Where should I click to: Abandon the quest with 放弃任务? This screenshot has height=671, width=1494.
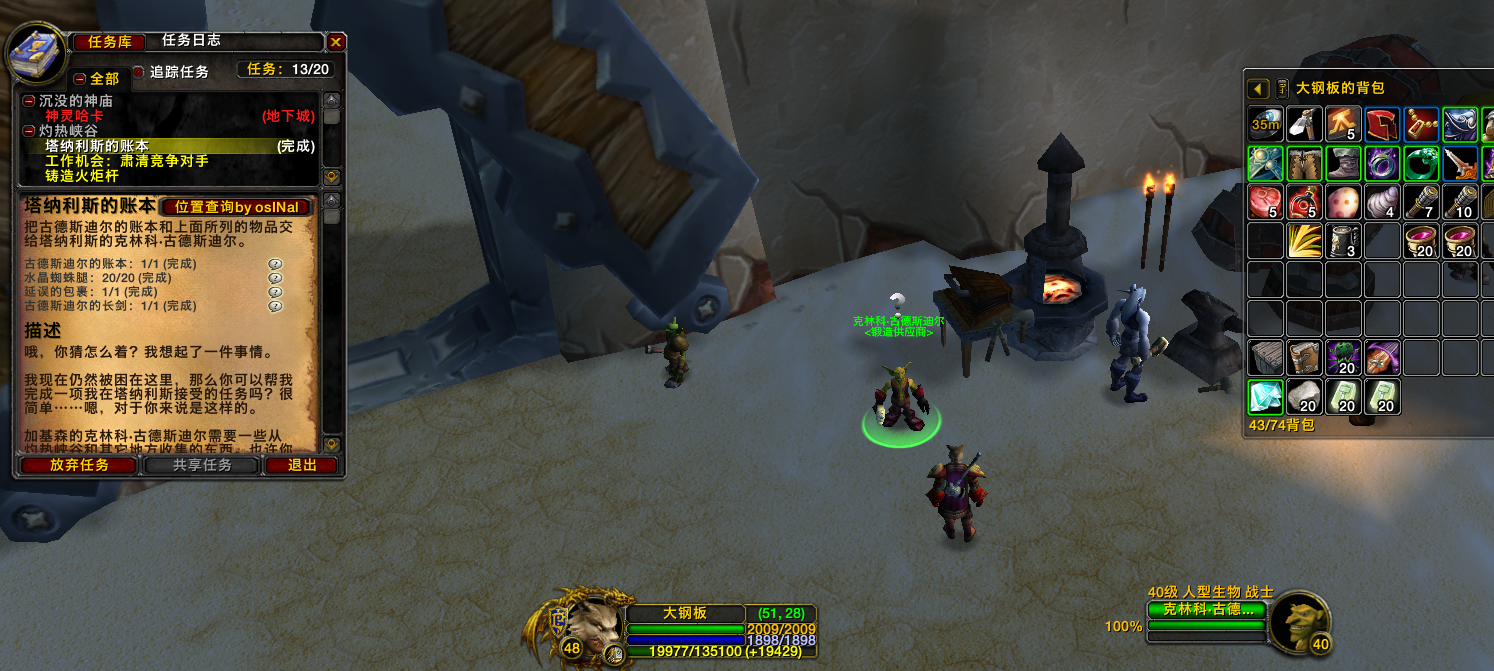tap(80, 465)
